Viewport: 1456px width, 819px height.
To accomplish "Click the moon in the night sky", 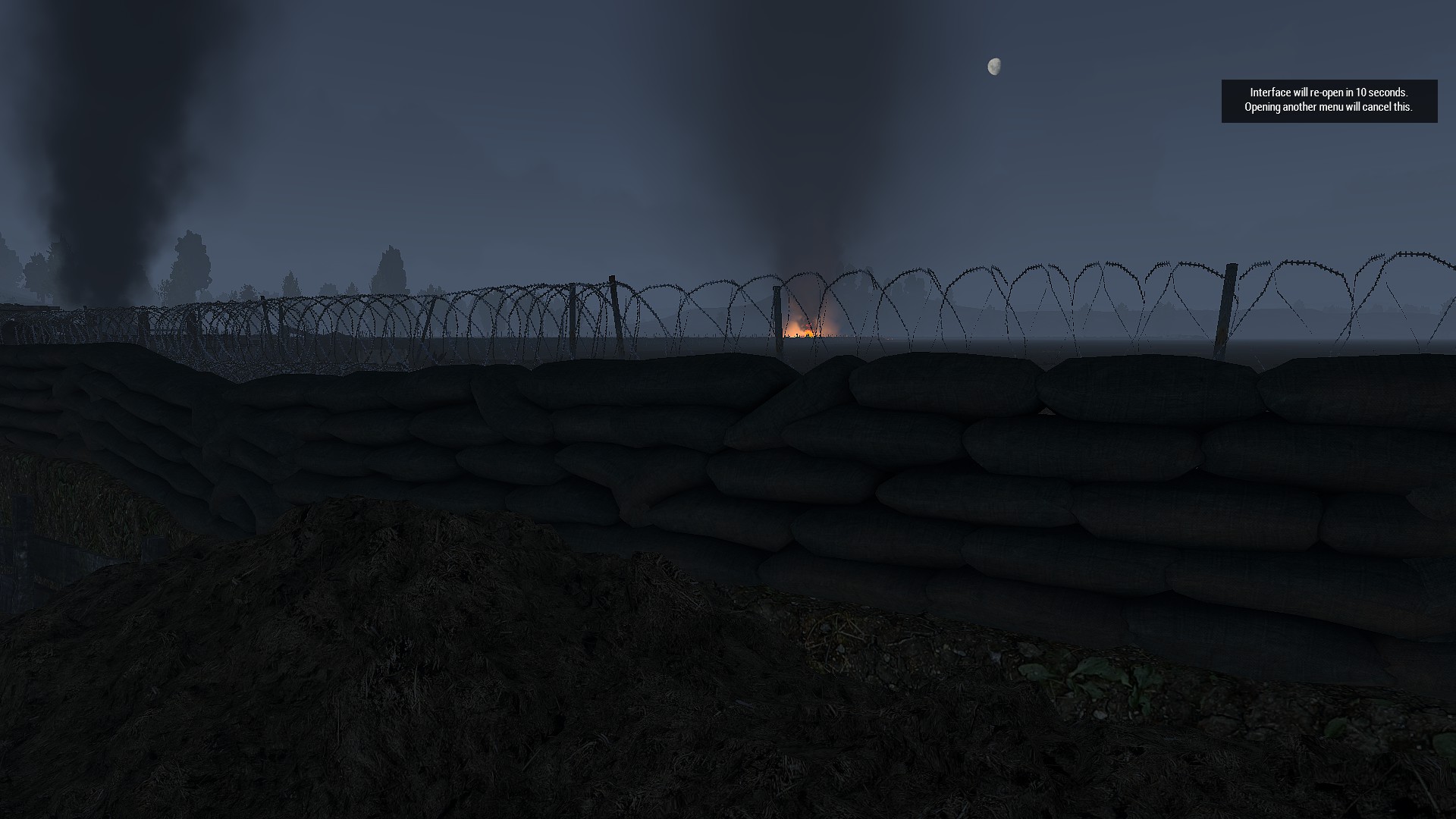I will (x=994, y=66).
